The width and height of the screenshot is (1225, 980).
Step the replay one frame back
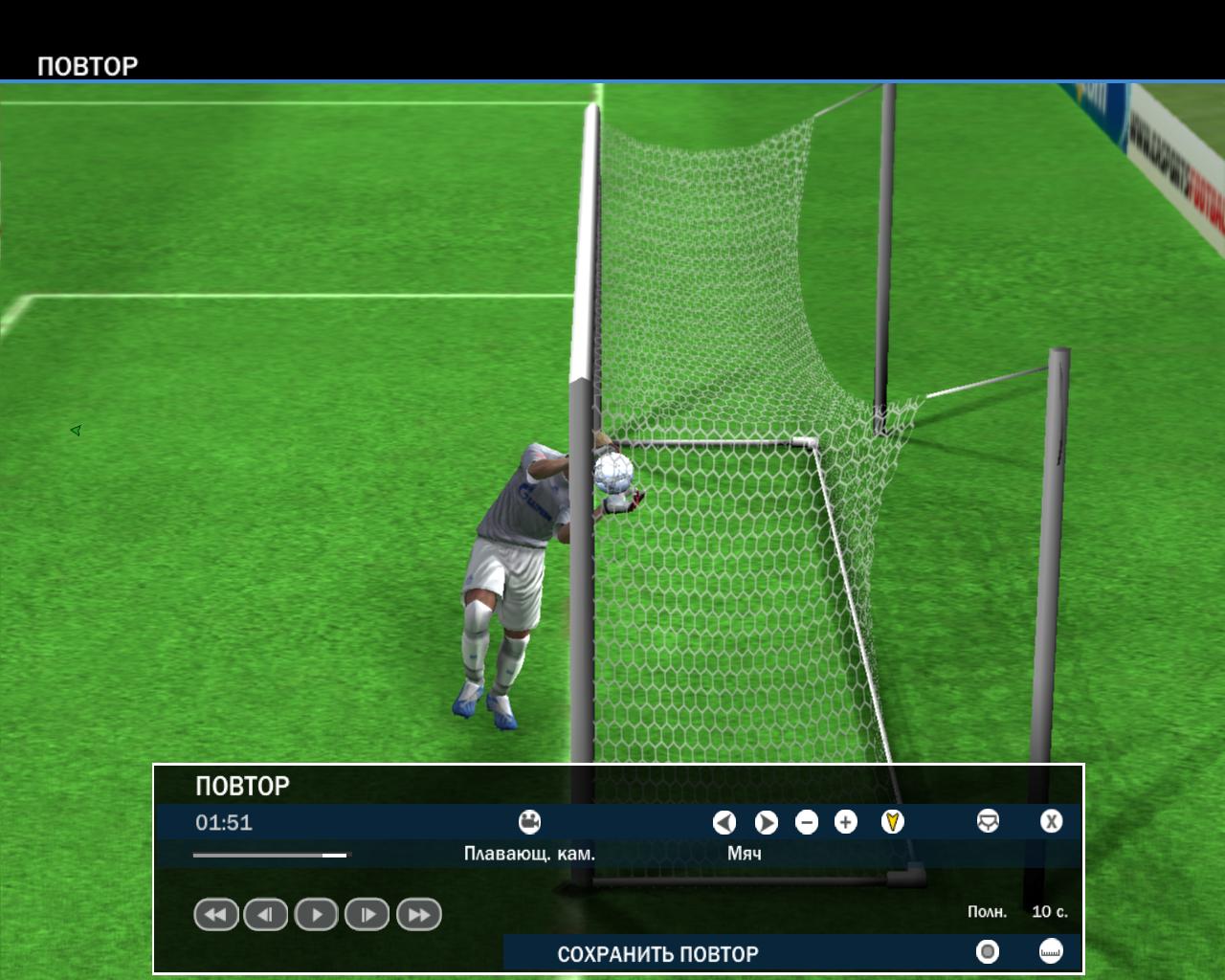coord(266,915)
